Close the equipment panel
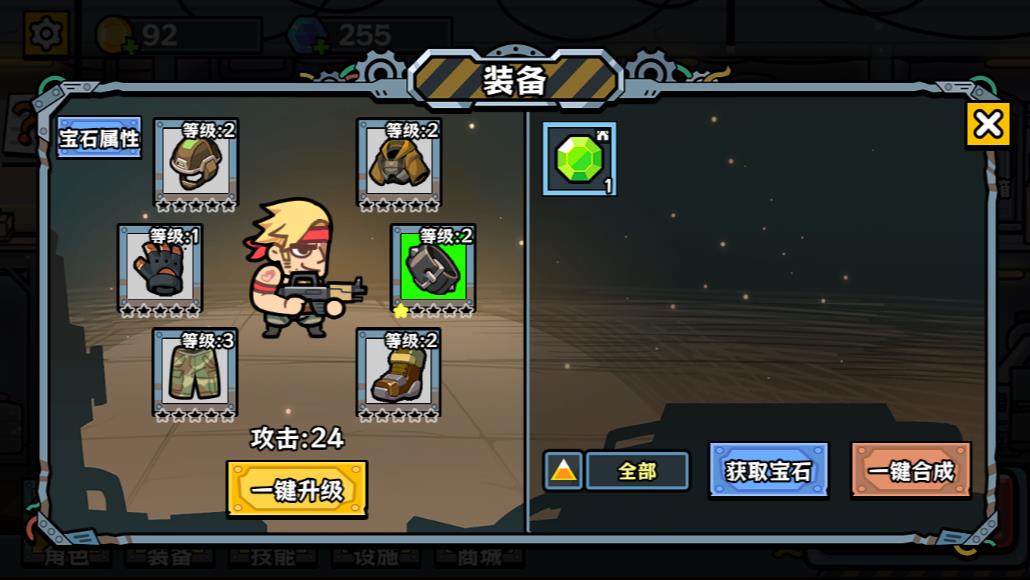This screenshot has height=580, width=1030. (x=987, y=125)
